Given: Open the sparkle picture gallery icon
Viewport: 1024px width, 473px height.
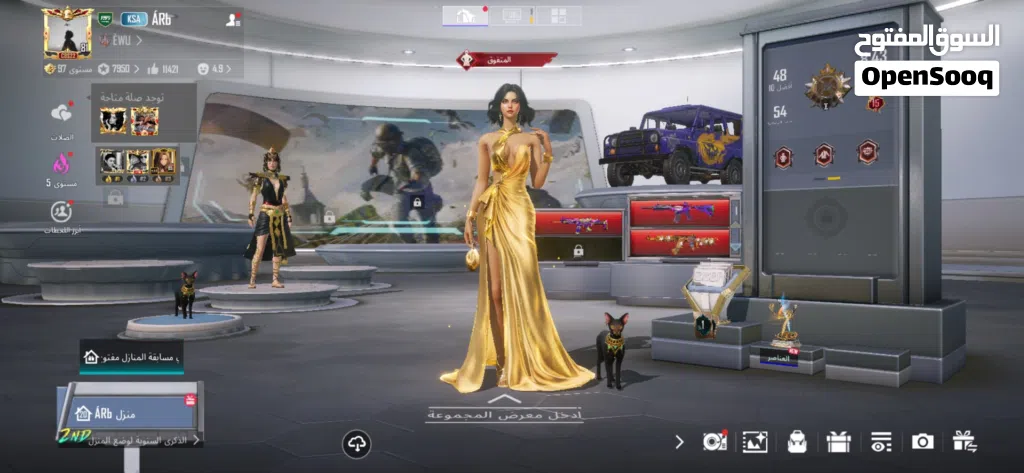Looking at the screenshot, I should [x=755, y=441].
